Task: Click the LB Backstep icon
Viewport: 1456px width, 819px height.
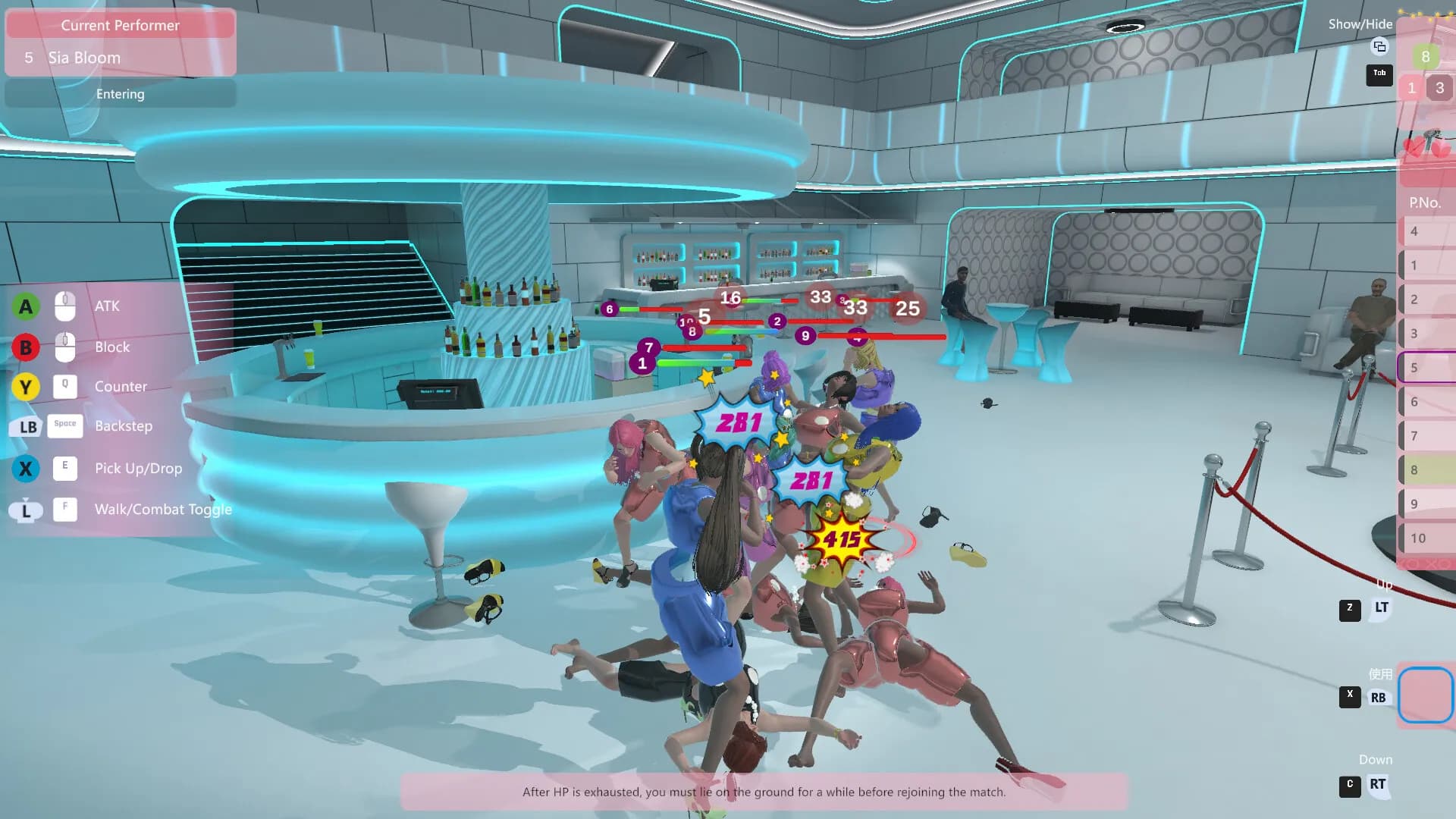Action: click(x=26, y=427)
